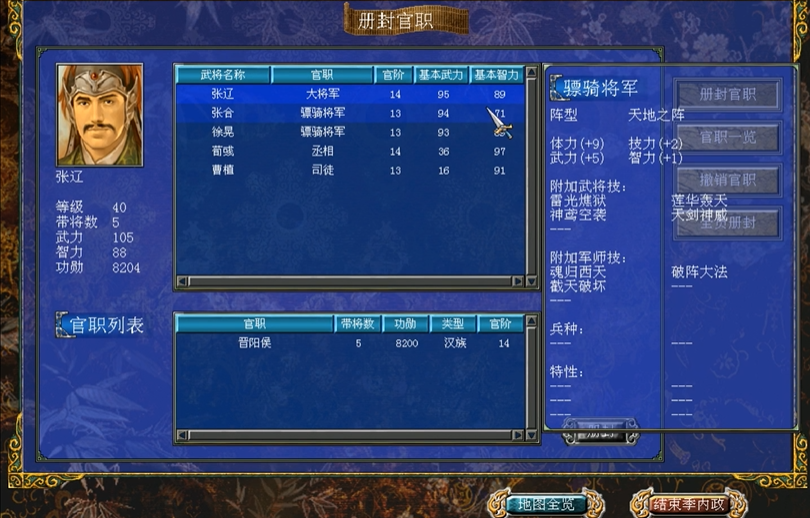Screen dimensions: 810x518
Task: Click the 功勋 column header in title list
Action: click(x=404, y=324)
